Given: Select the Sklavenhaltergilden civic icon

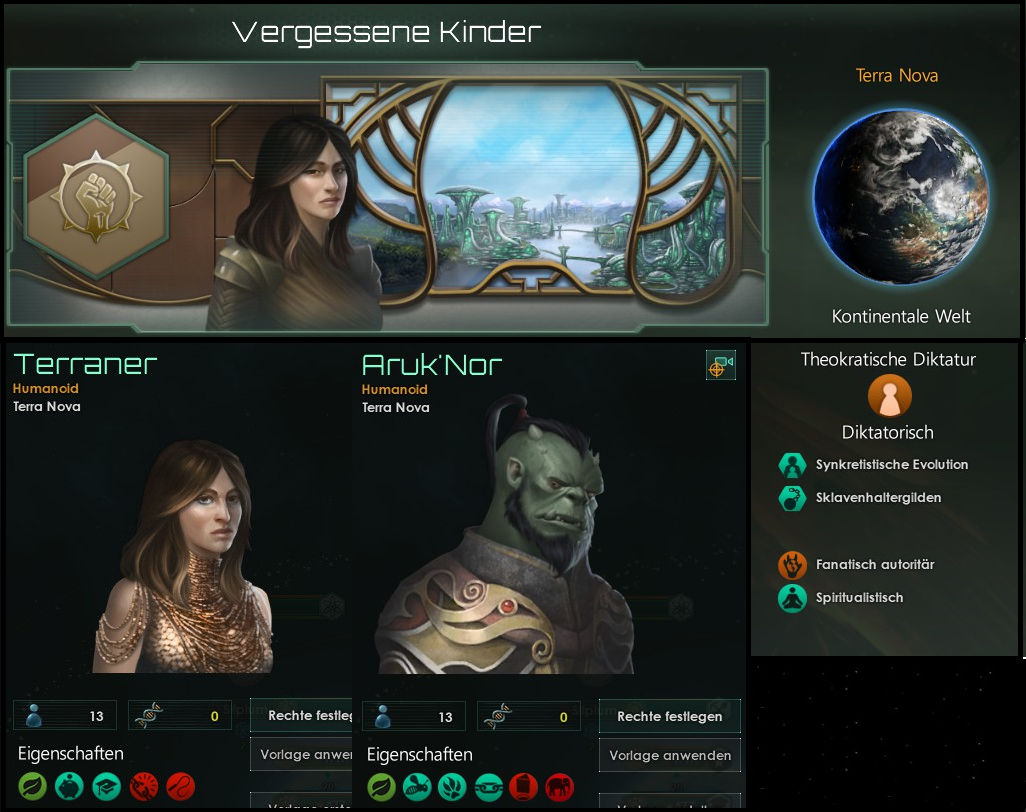Looking at the screenshot, I should [x=792, y=498].
